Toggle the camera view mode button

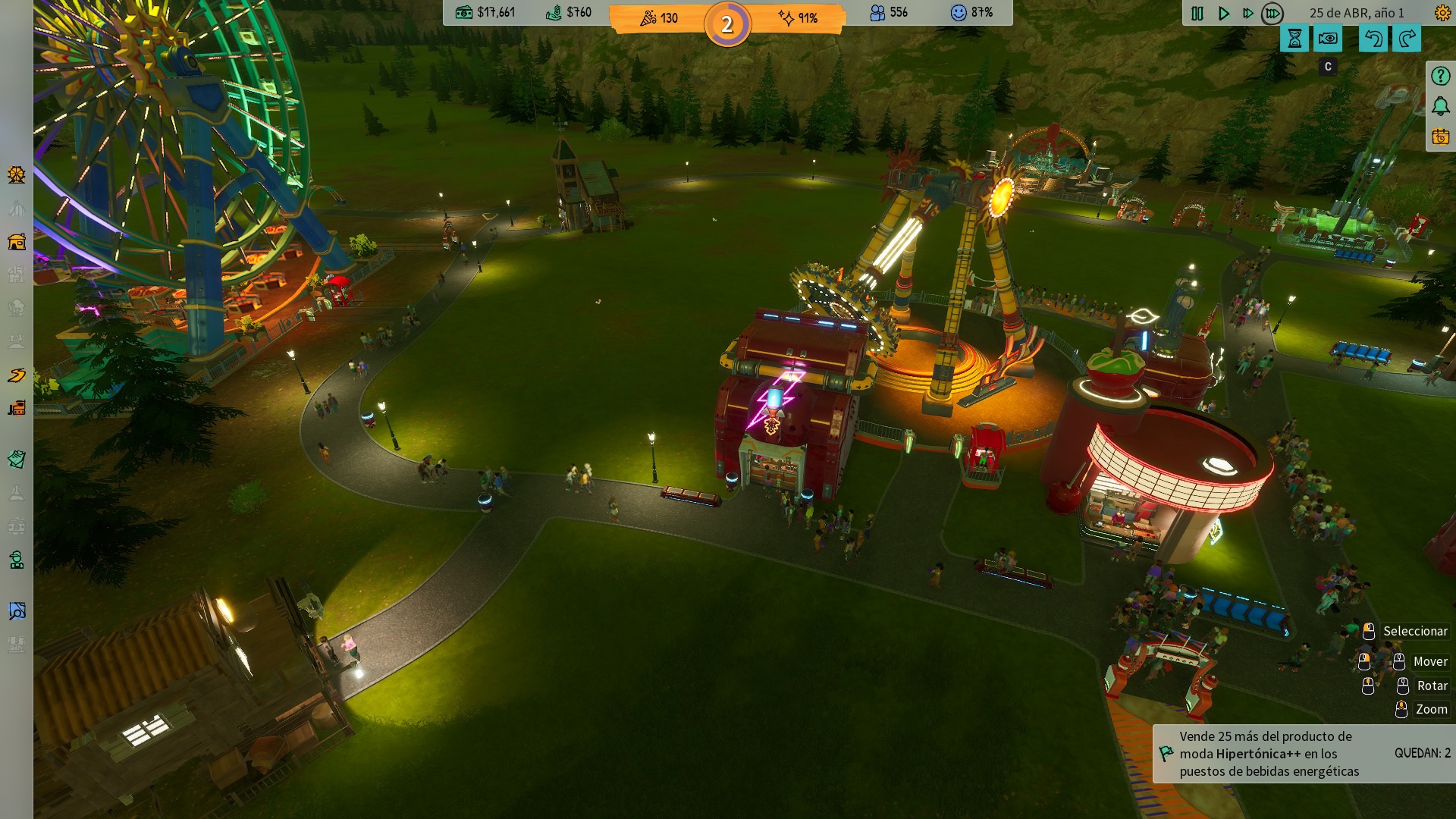pos(1328,39)
